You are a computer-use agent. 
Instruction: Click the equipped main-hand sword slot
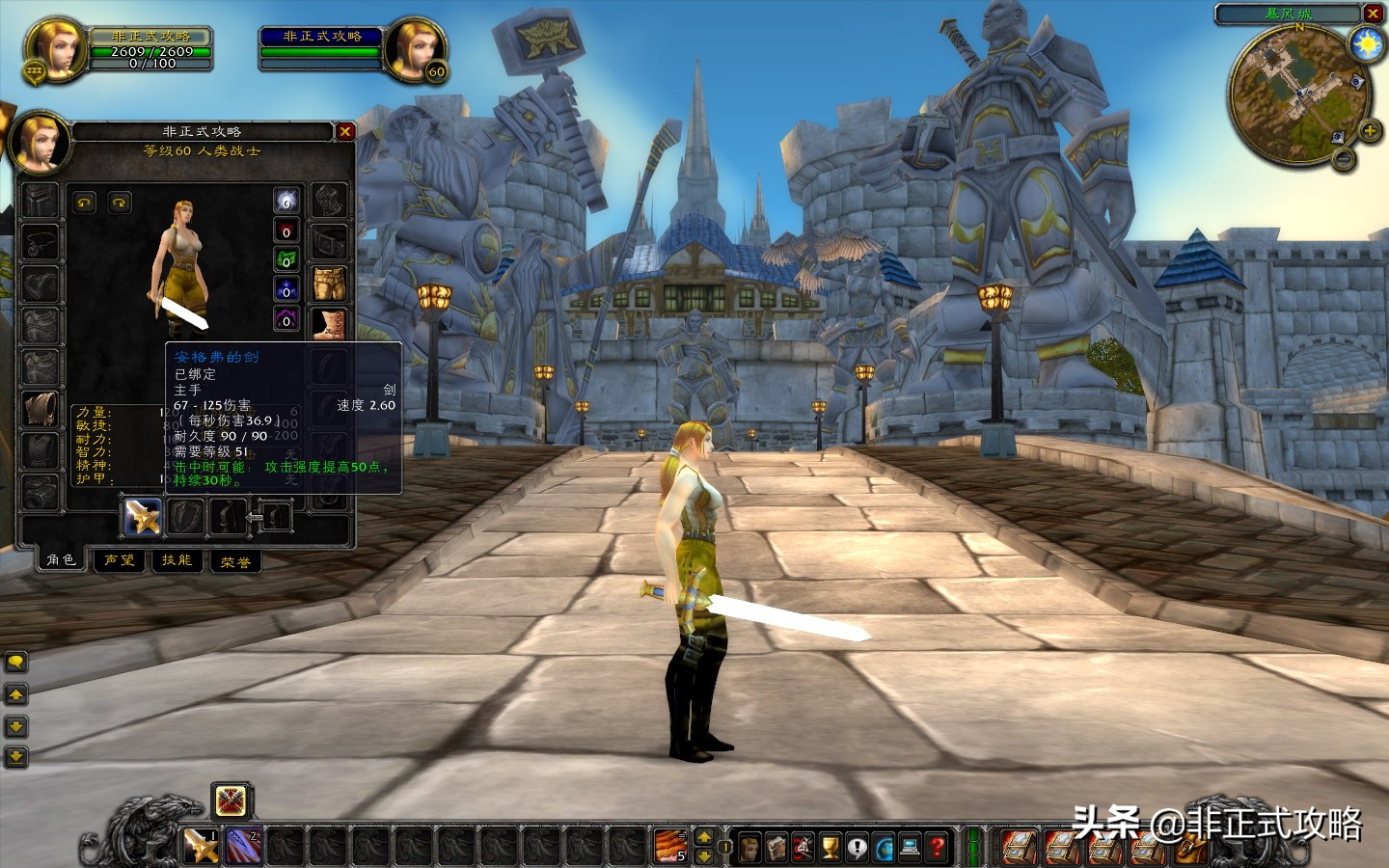click(x=143, y=517)
